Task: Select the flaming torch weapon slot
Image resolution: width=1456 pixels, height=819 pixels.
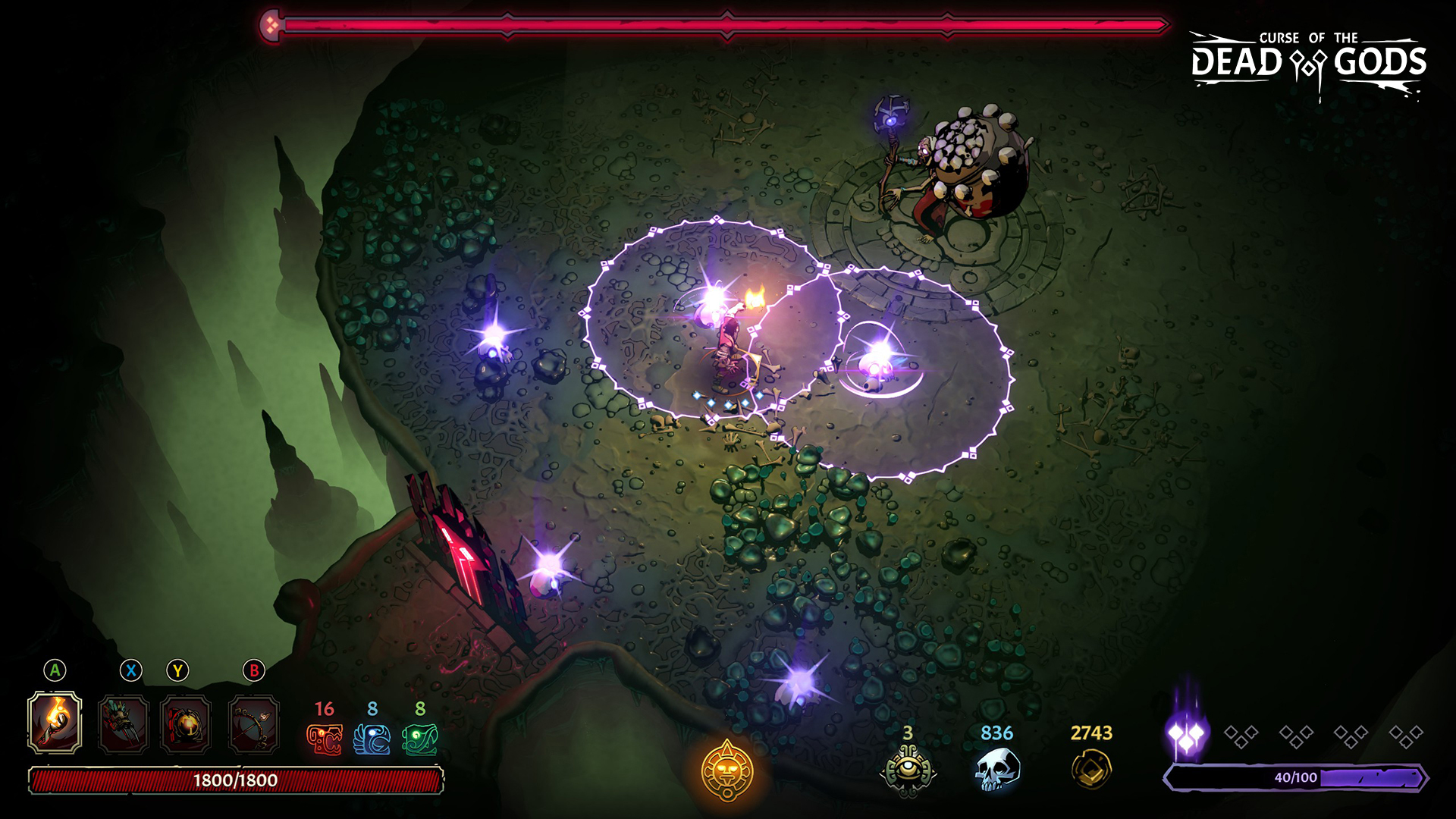Action: click(55, 723)
